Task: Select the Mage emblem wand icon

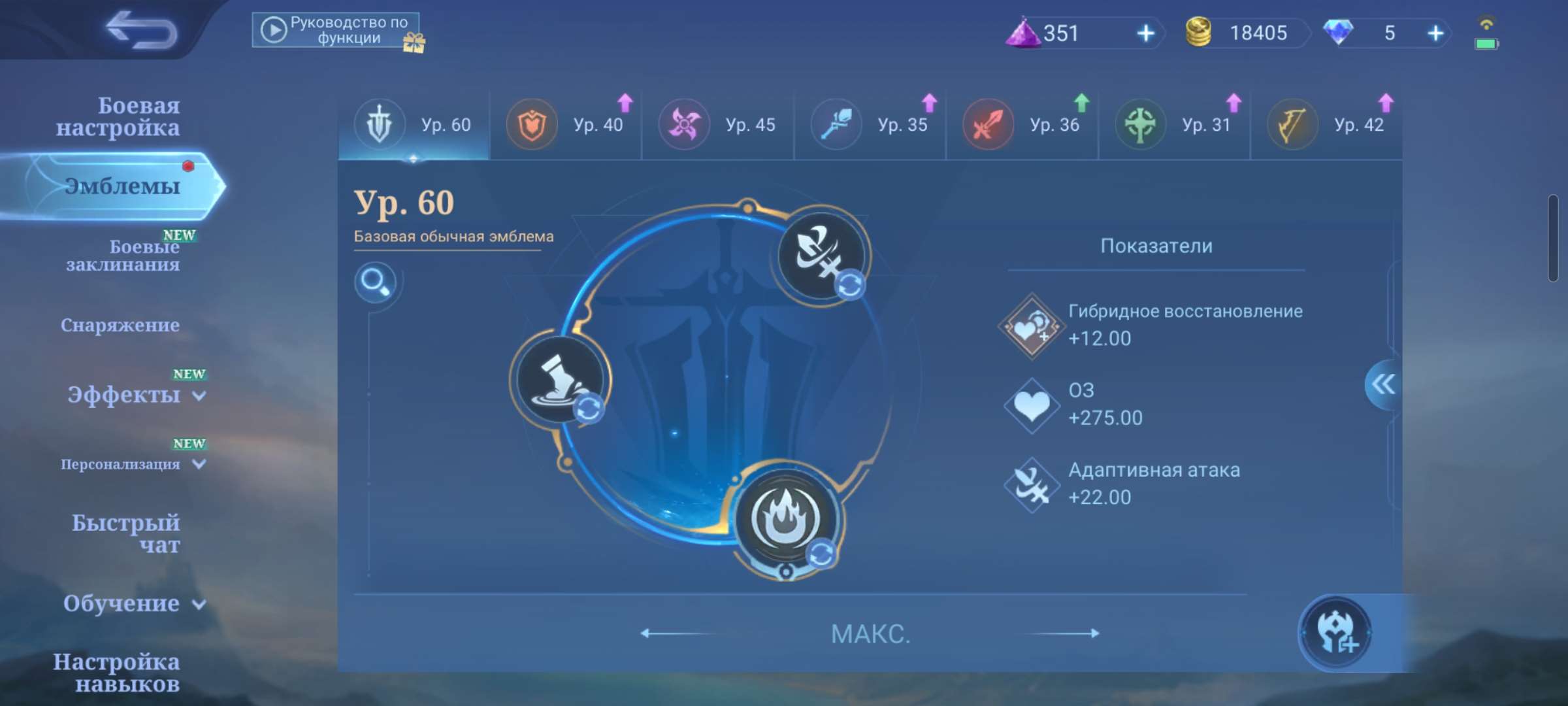Action: point(836,123)
